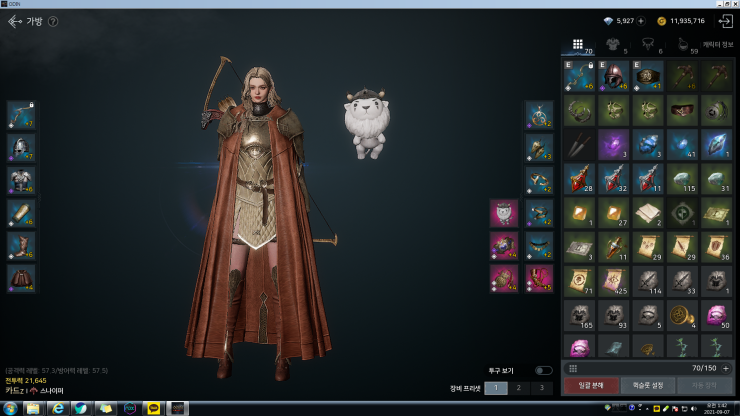740x416 pixels.
Task: Switch to equipment preset 1
Action: [496, 387]
